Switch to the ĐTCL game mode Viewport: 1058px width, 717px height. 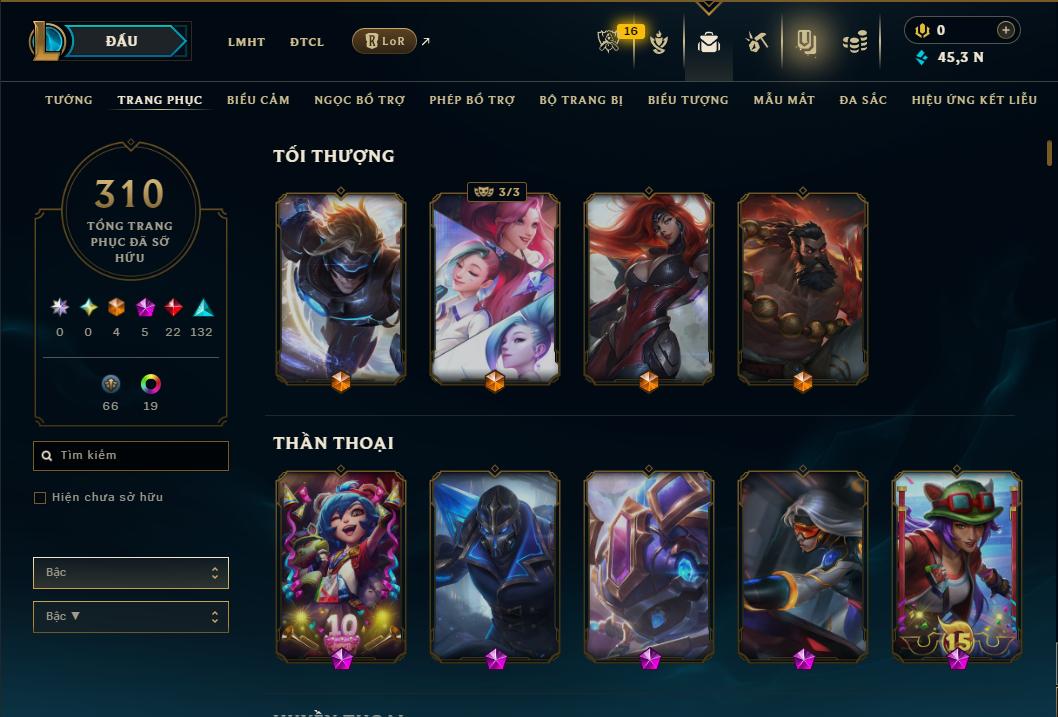click(x=307, y=42)
